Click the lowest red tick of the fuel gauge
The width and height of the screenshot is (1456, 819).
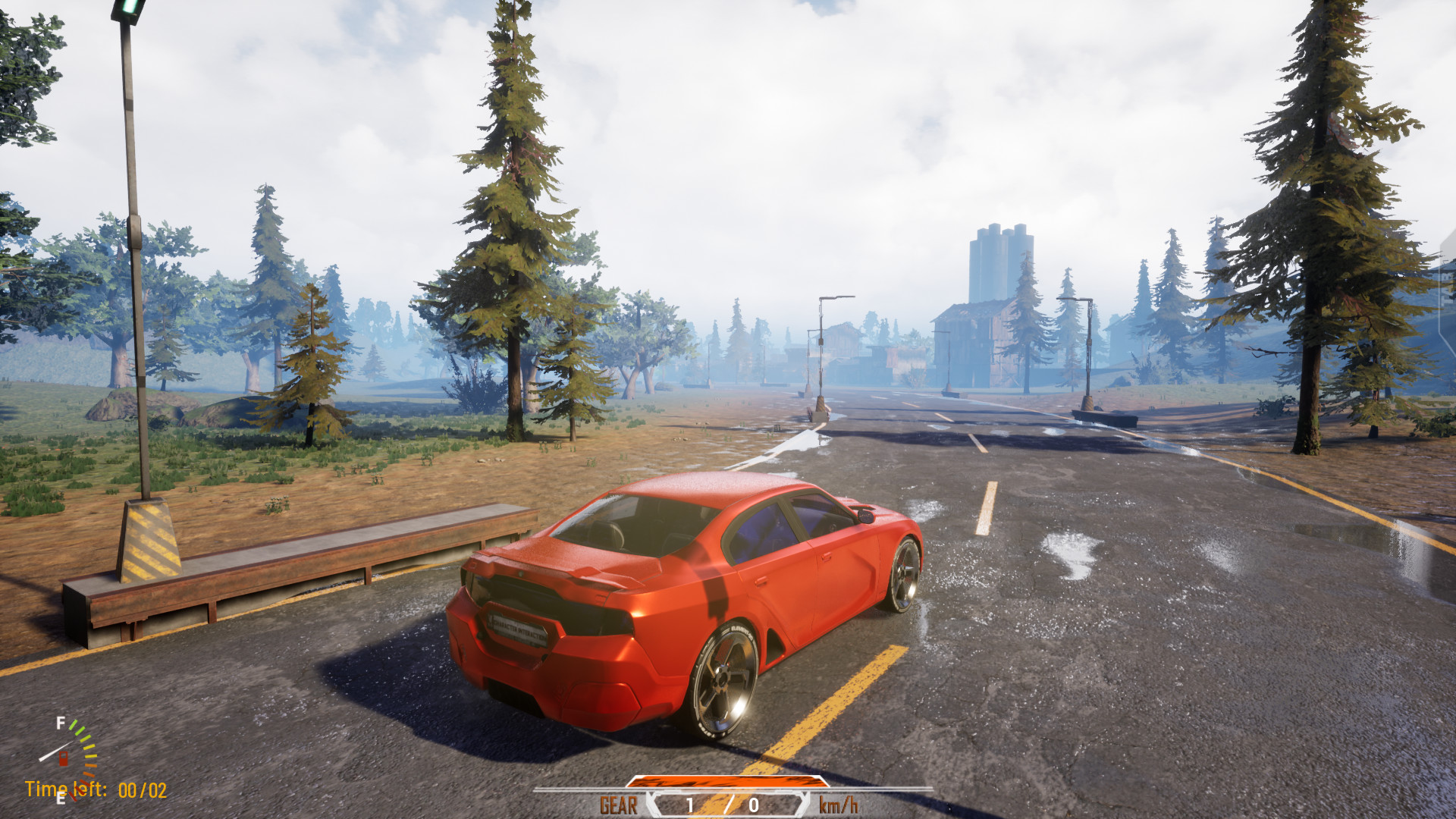(x=73, y=797)
